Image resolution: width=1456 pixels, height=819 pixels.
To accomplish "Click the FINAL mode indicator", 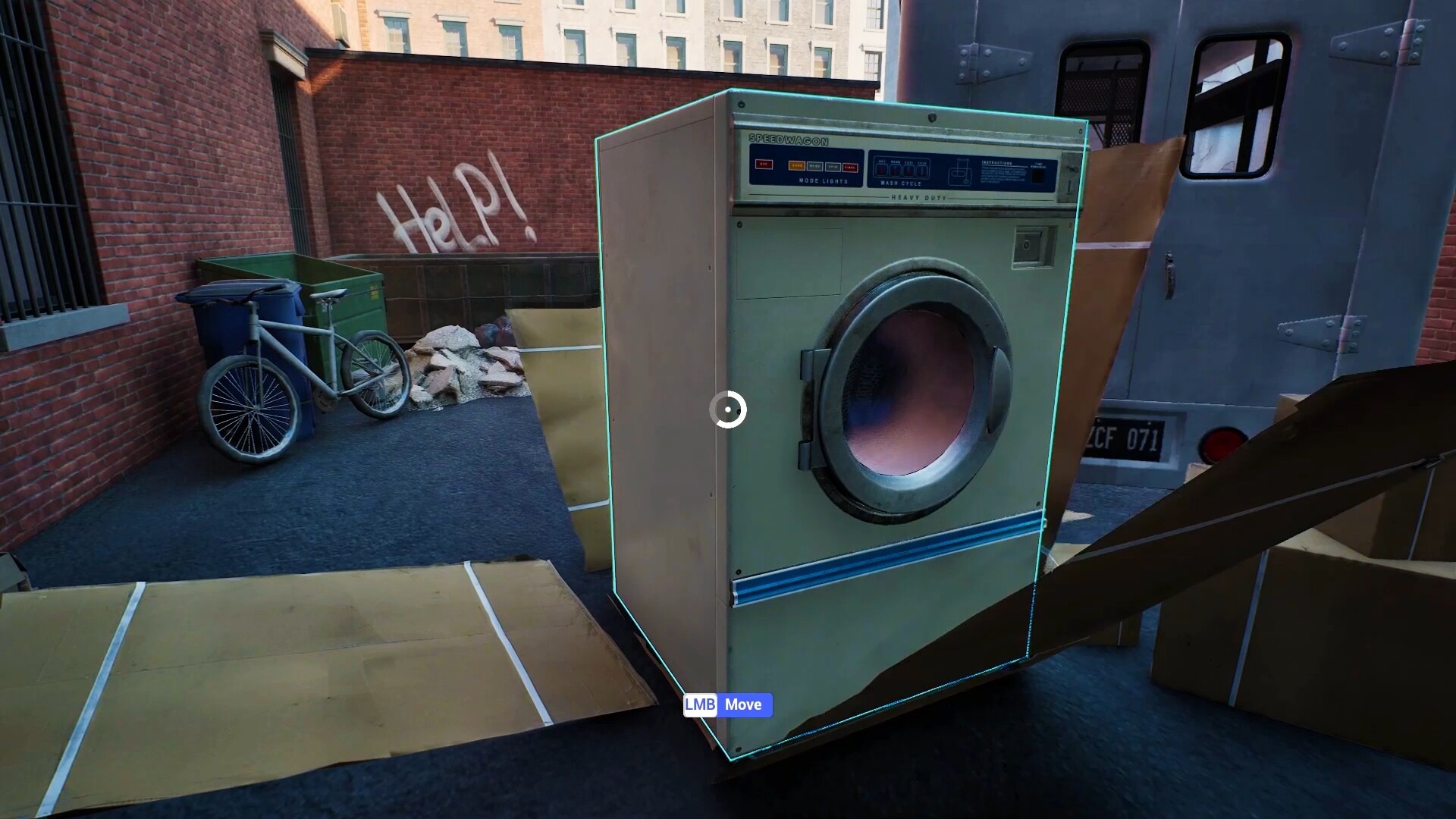I will click(849, 167).
